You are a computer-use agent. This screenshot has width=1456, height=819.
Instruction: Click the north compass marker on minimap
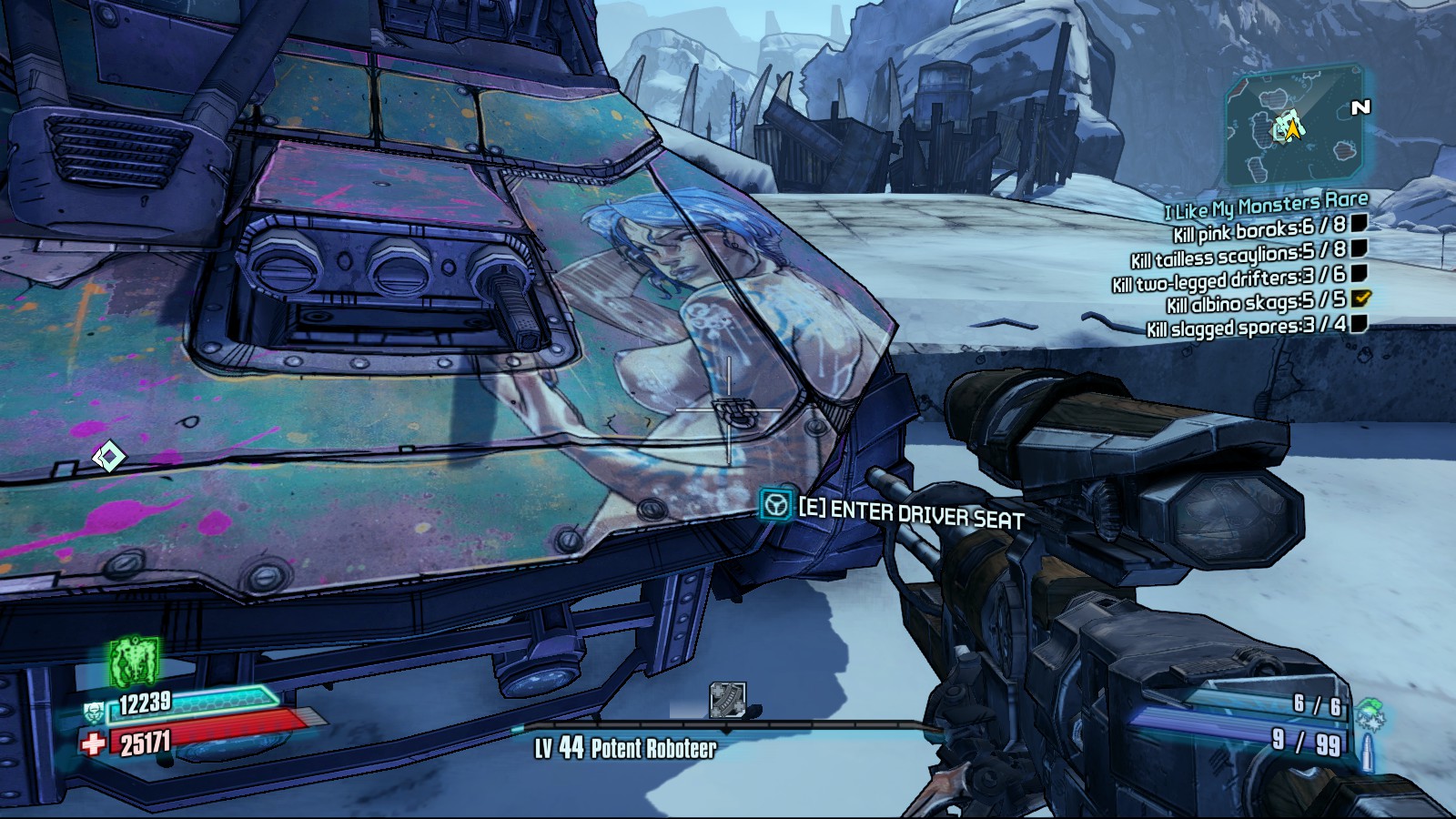tap(1360, 108)
